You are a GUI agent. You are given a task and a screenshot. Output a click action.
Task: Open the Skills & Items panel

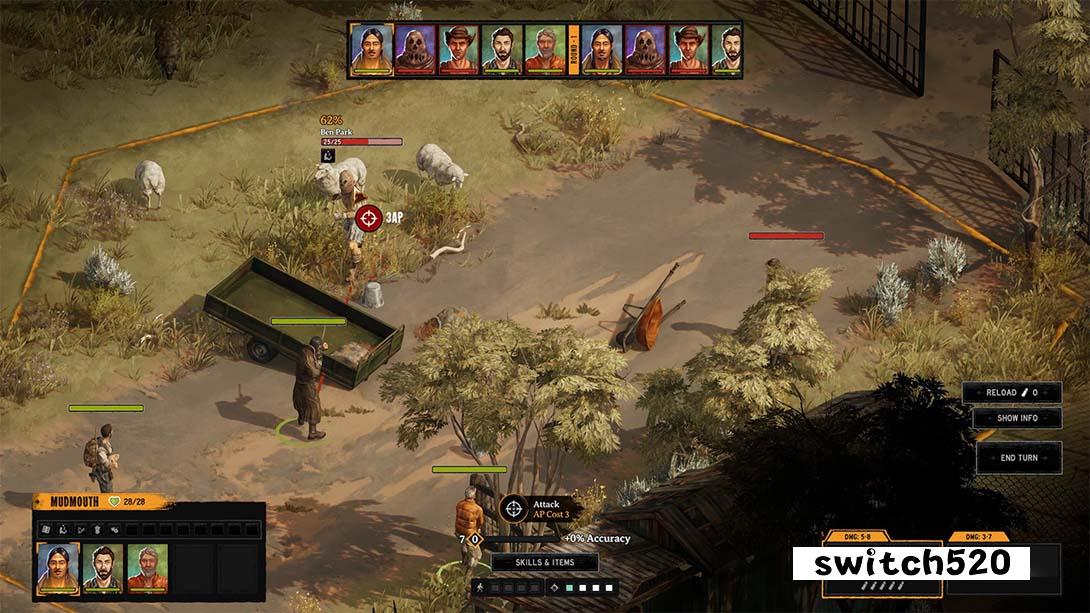pyautogui.click(x=545, y=562)
